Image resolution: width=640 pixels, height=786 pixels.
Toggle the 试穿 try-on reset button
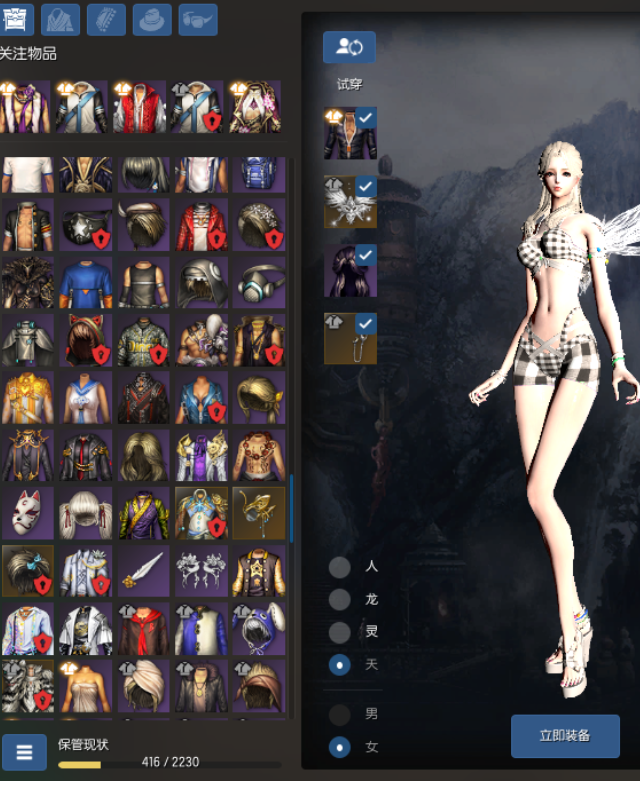click(349, 47)
